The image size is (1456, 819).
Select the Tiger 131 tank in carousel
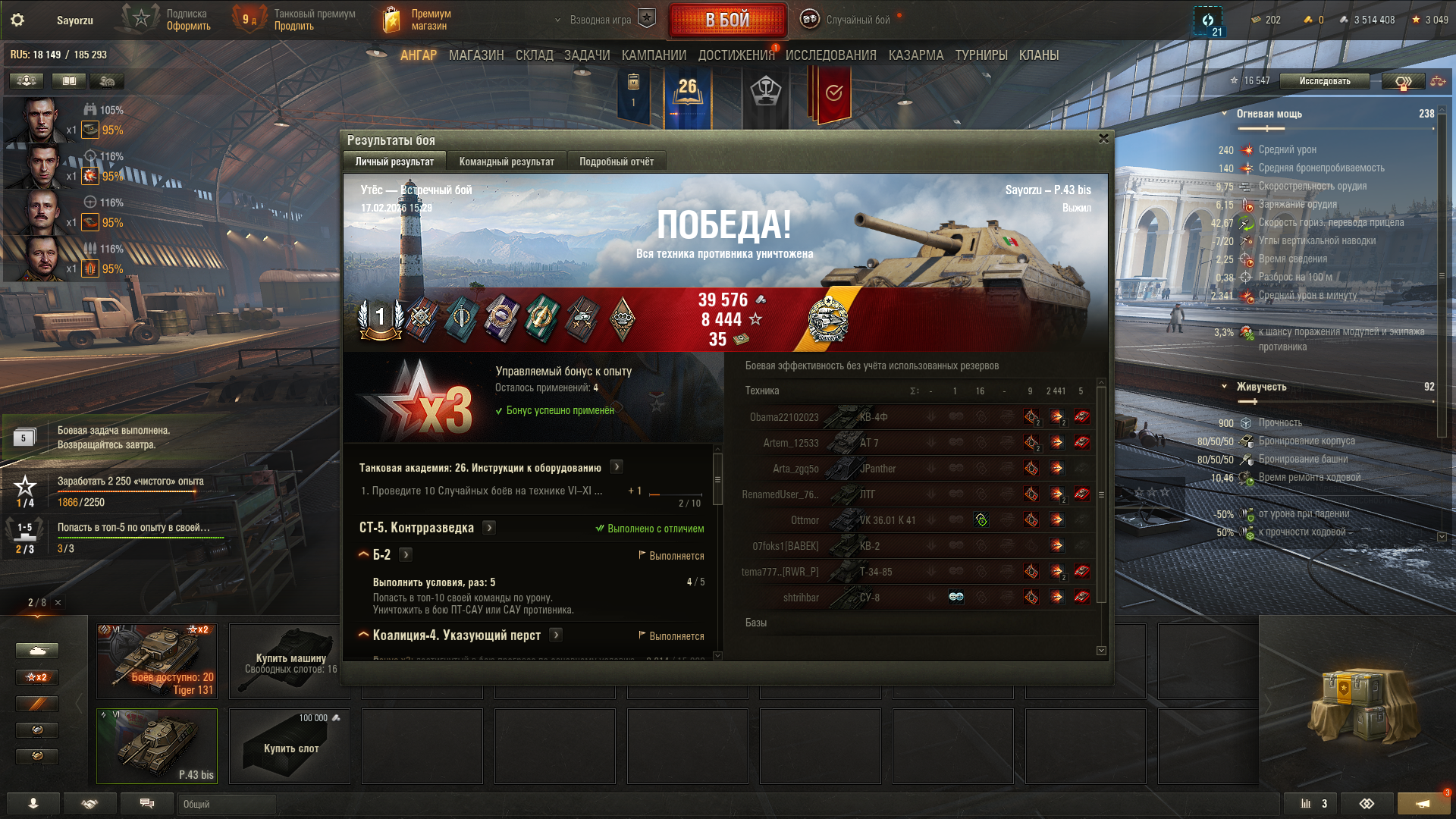click(x=157, y=661)
